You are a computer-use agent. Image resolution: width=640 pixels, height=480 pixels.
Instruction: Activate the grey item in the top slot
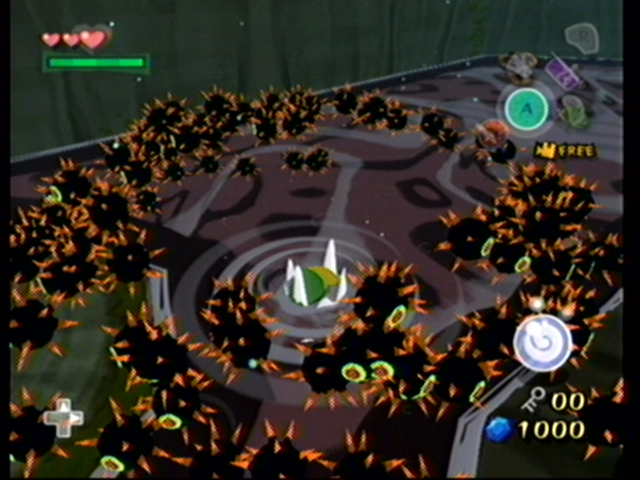(x=520, y=66)
